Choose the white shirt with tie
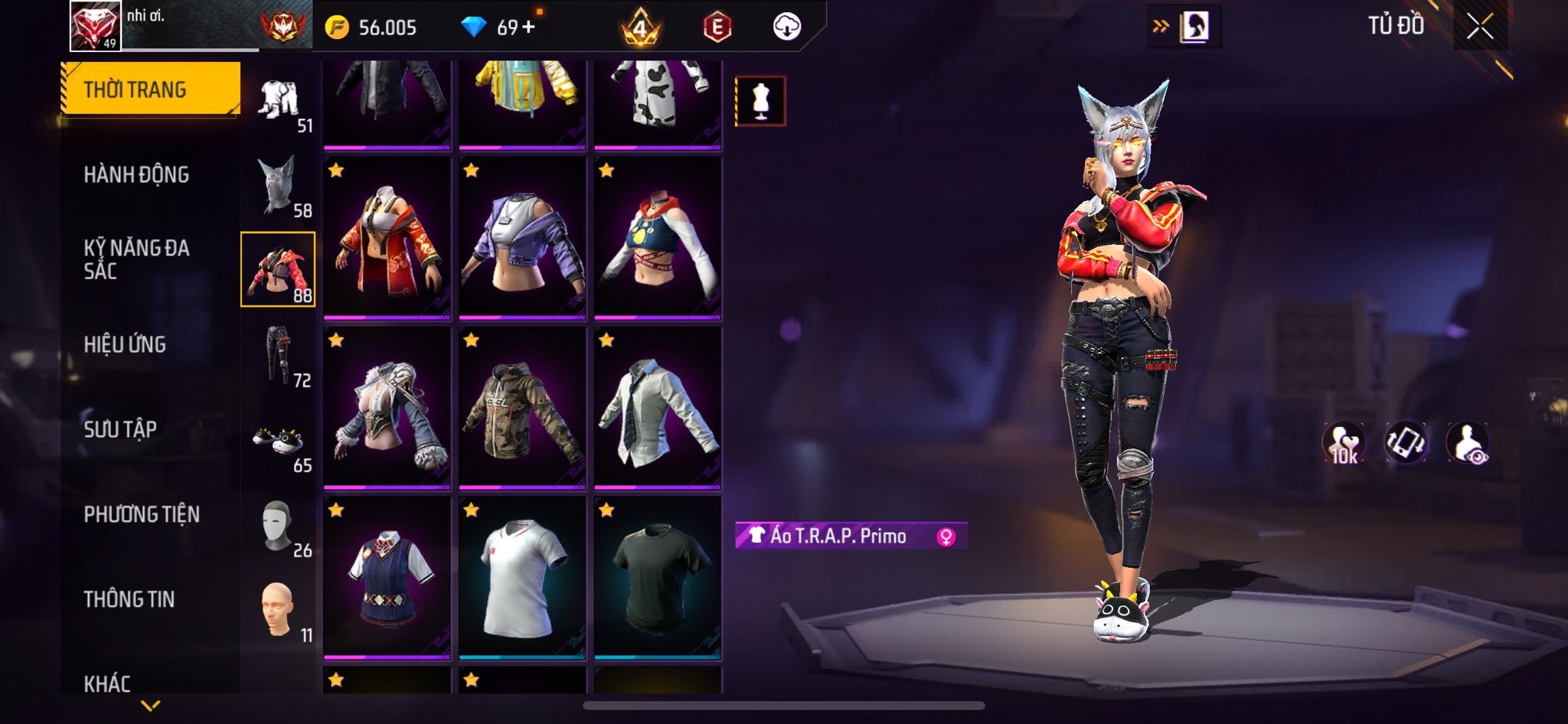 pyautogui.click(x=658, y=407)
